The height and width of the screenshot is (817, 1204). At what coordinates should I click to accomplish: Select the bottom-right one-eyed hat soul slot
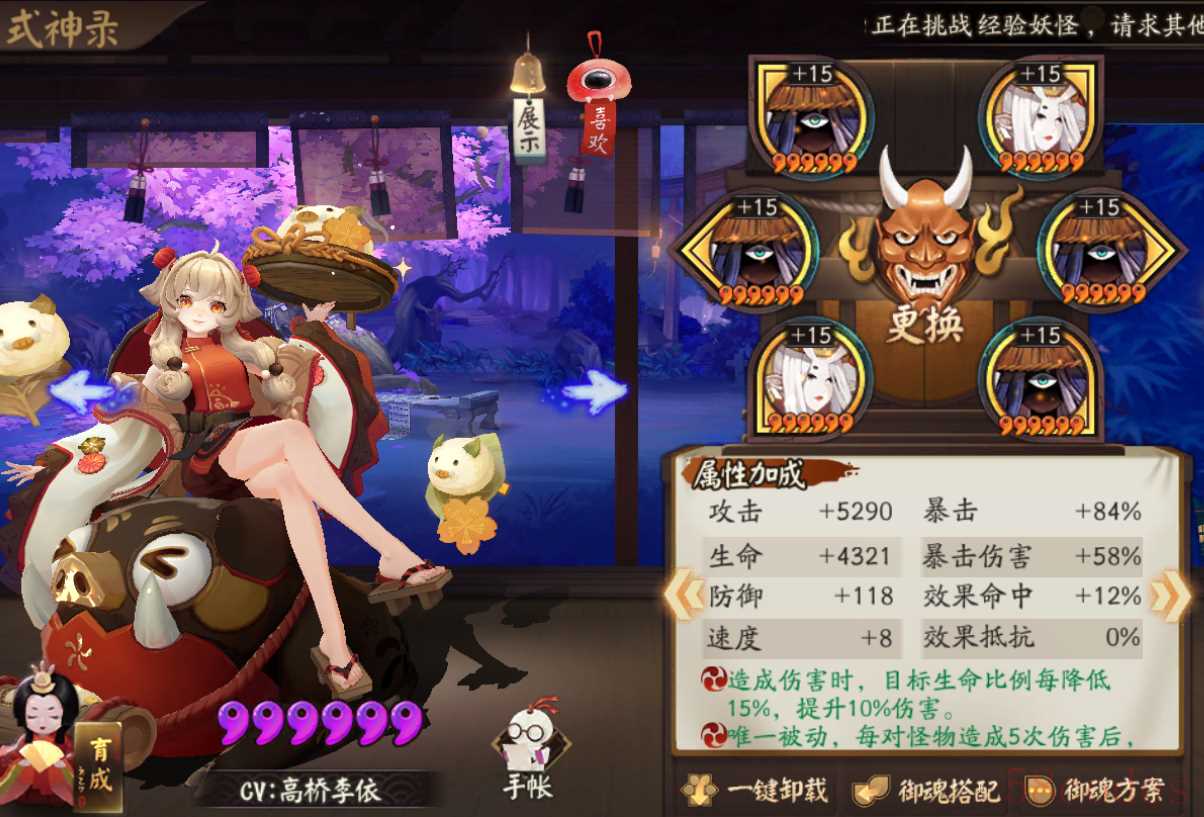tap(1040, 378)
